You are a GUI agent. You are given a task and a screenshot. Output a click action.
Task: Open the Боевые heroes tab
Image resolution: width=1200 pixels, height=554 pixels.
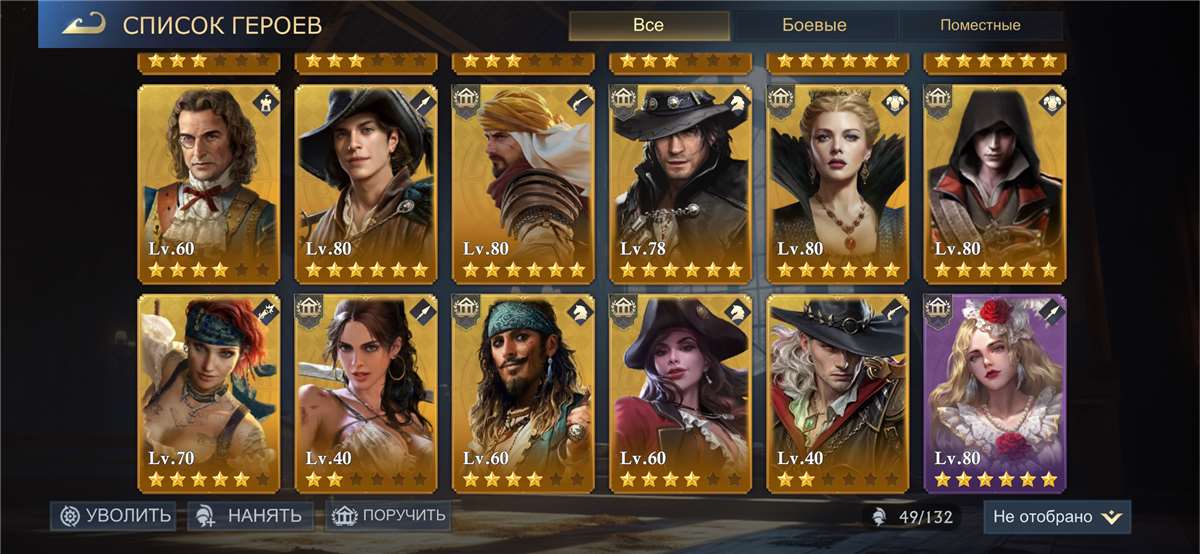click(813, 25)
